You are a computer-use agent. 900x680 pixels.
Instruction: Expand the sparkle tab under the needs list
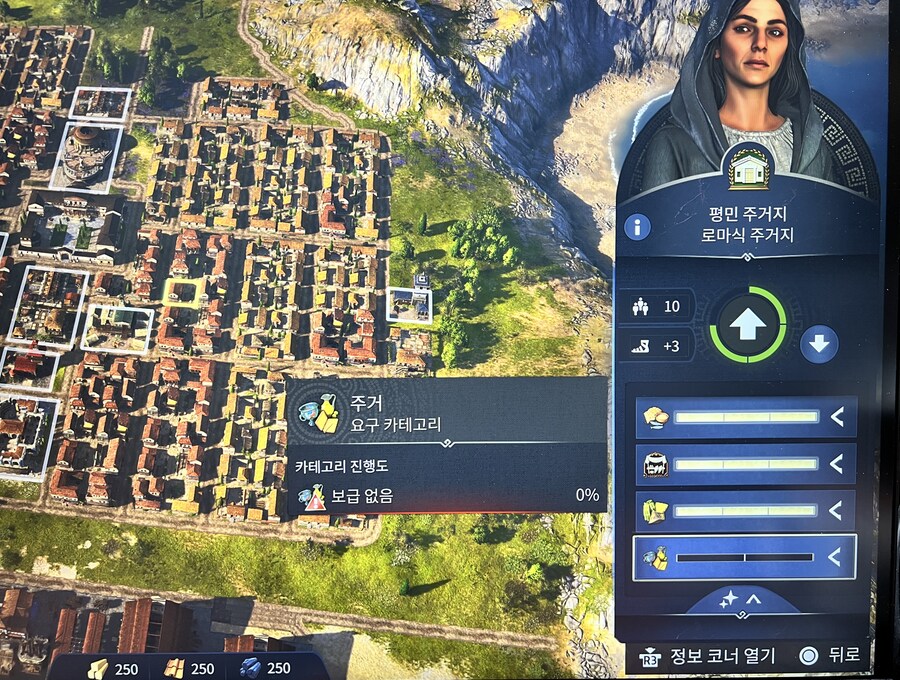pos(738,599)
